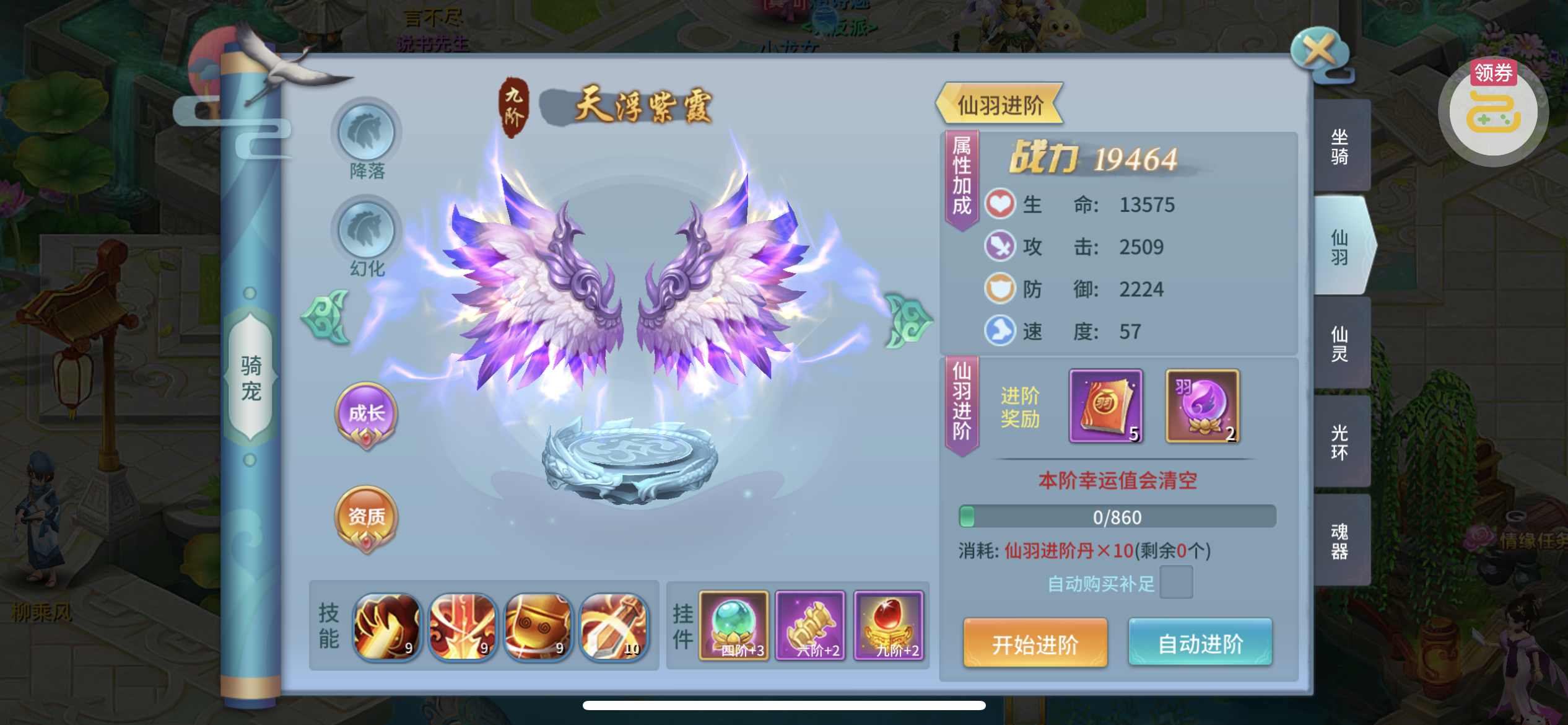Start auto-advance with 自动进阶 button
This screenshot has width=1568, height=725.
(x=1200, y=643)
